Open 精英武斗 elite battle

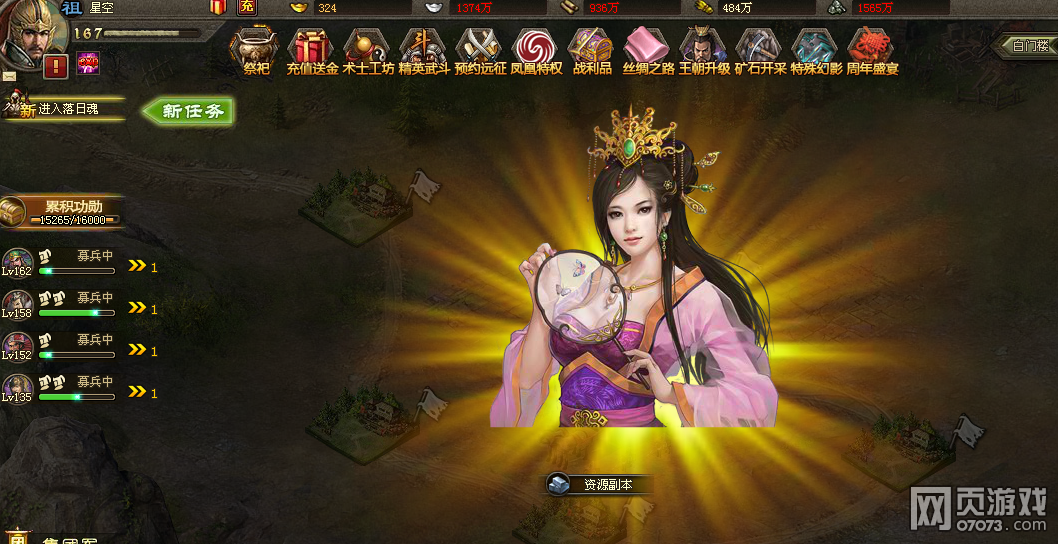click(x=424, y=46)
